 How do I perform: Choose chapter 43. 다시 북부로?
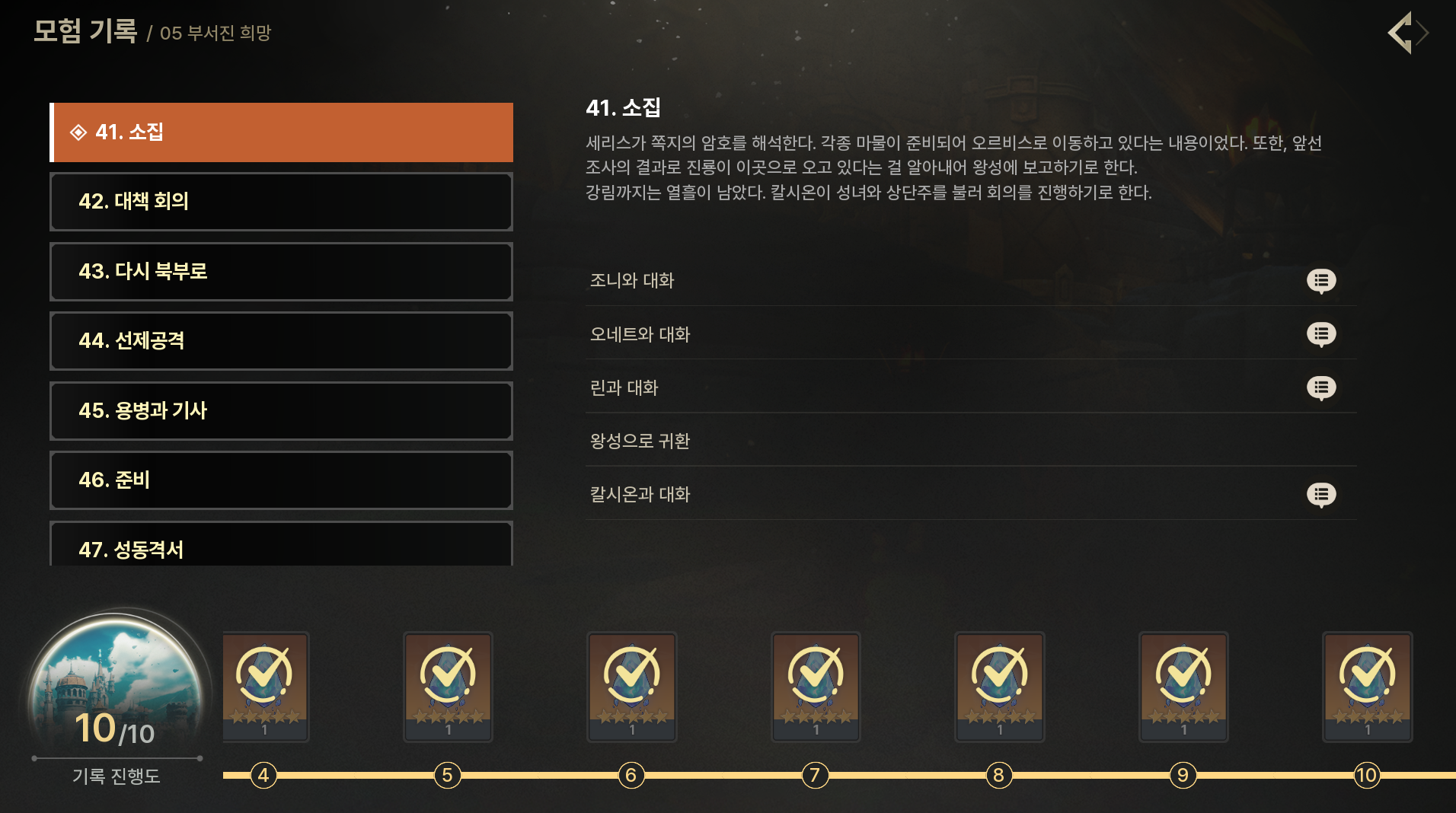click(x=281, y=272)
